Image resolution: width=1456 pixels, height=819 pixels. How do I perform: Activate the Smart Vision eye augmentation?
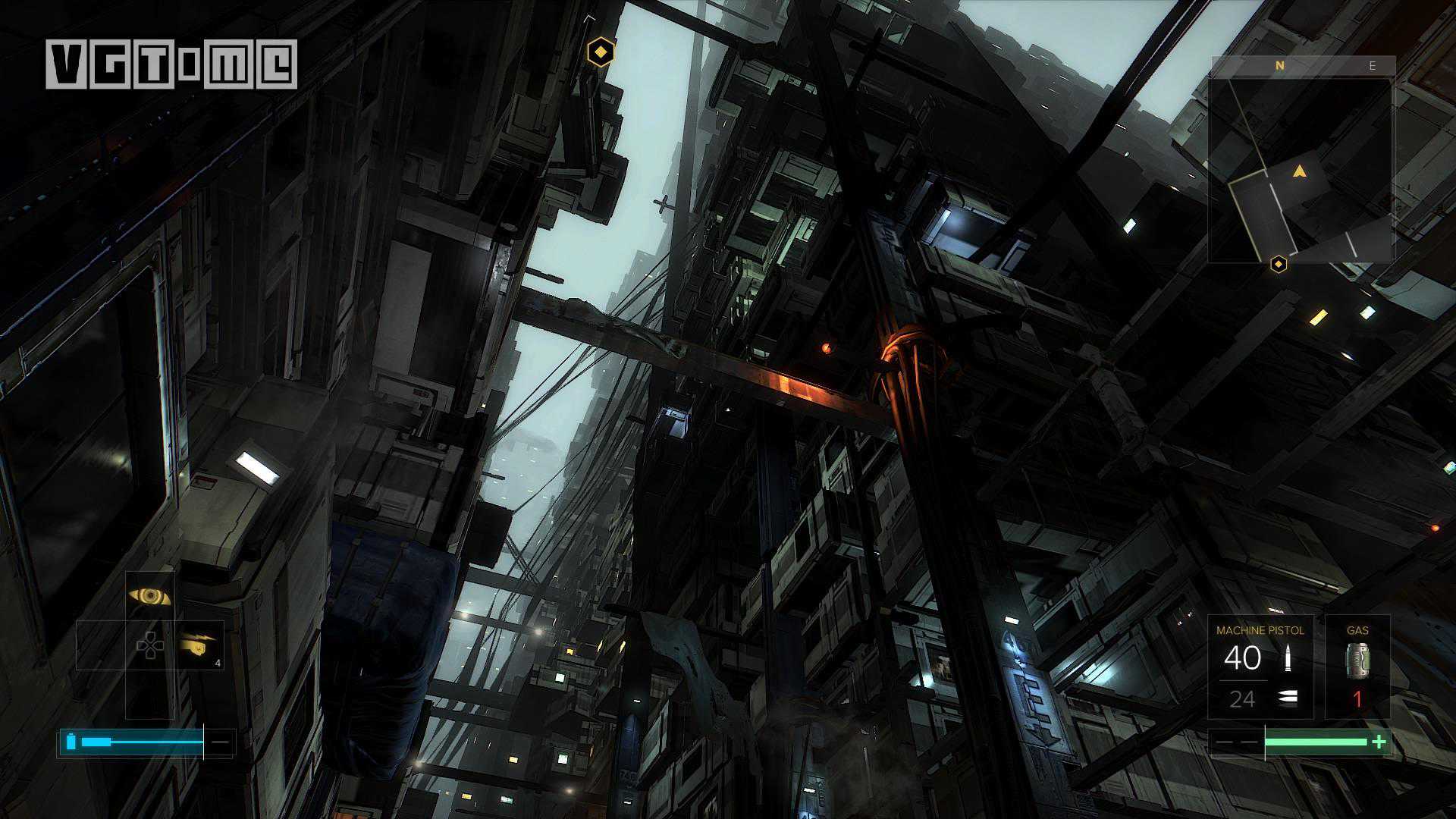coord(149,596)
